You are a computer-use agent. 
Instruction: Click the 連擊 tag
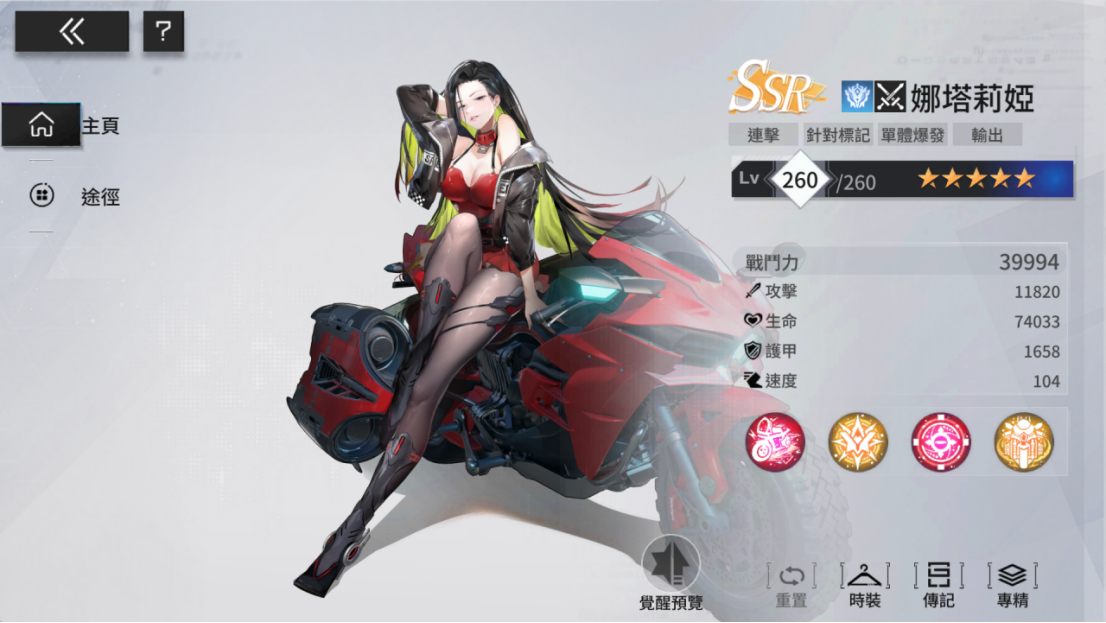point(763,135)
